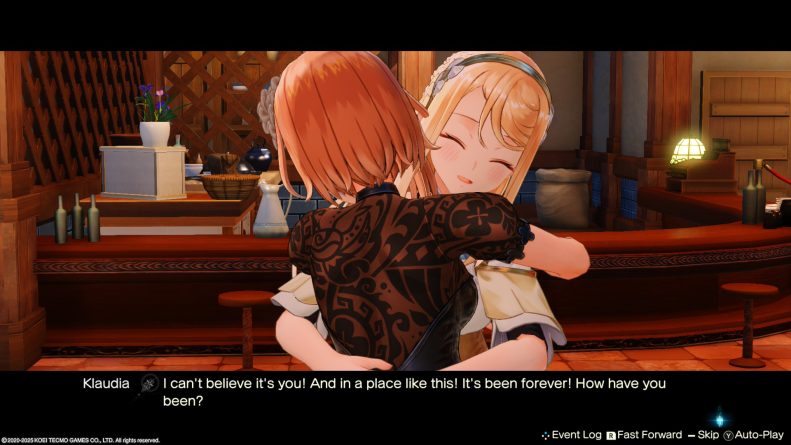Activate Fast Forward for the dialogue
The width and height of the screenshot is (791, 445).
[650, 435]
